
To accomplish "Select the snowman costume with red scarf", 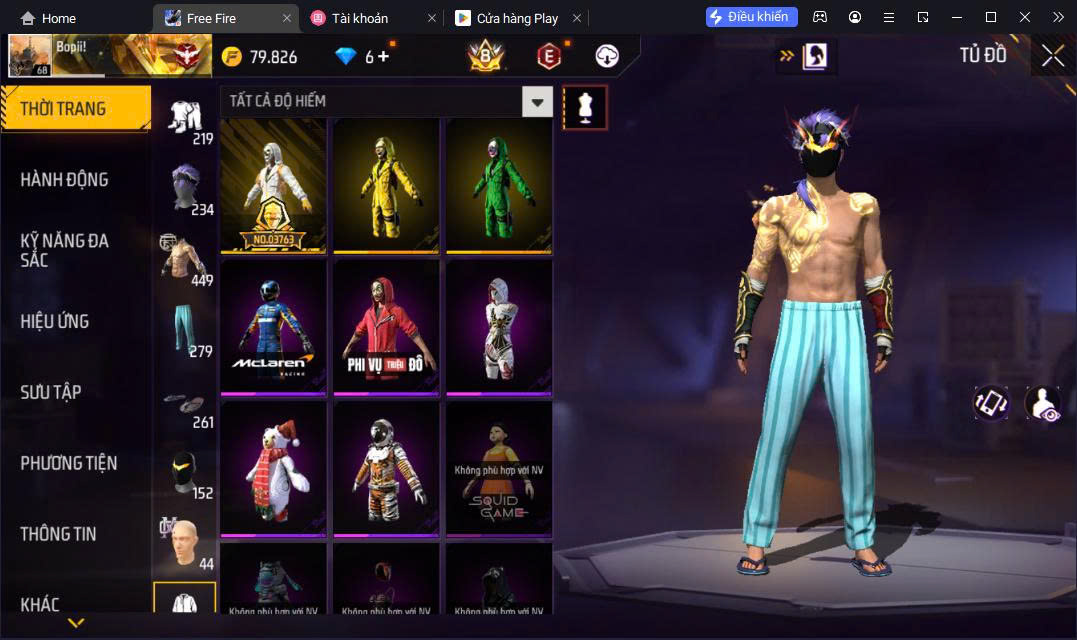I will coord(273,468).
